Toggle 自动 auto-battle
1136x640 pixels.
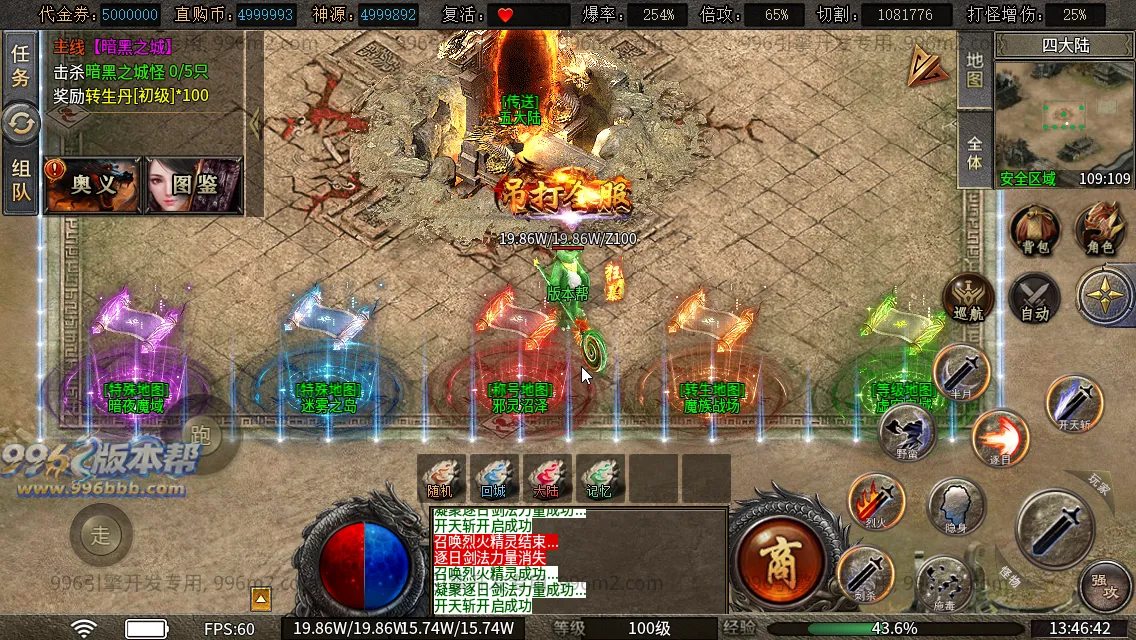1034,297
